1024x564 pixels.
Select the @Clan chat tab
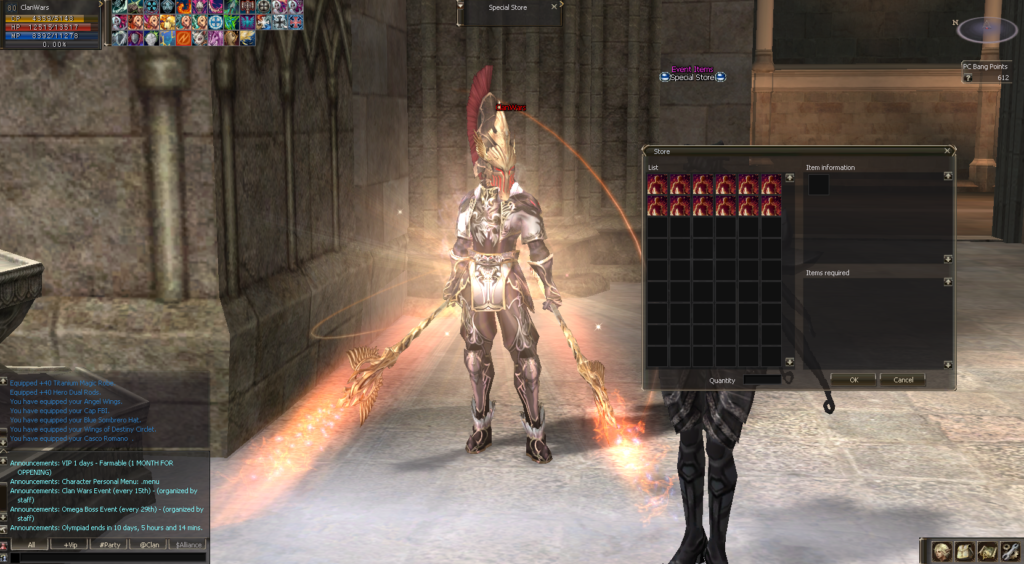[x=148, y=545]
